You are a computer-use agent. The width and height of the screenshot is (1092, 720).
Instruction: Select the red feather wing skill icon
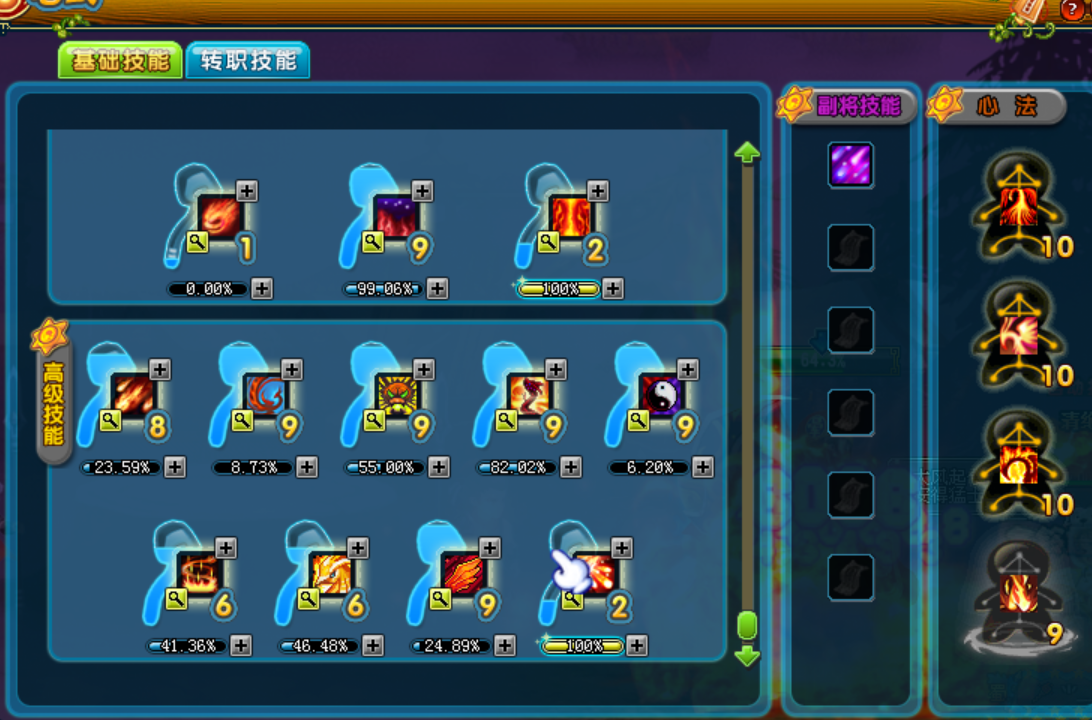[x=462, y=573]
